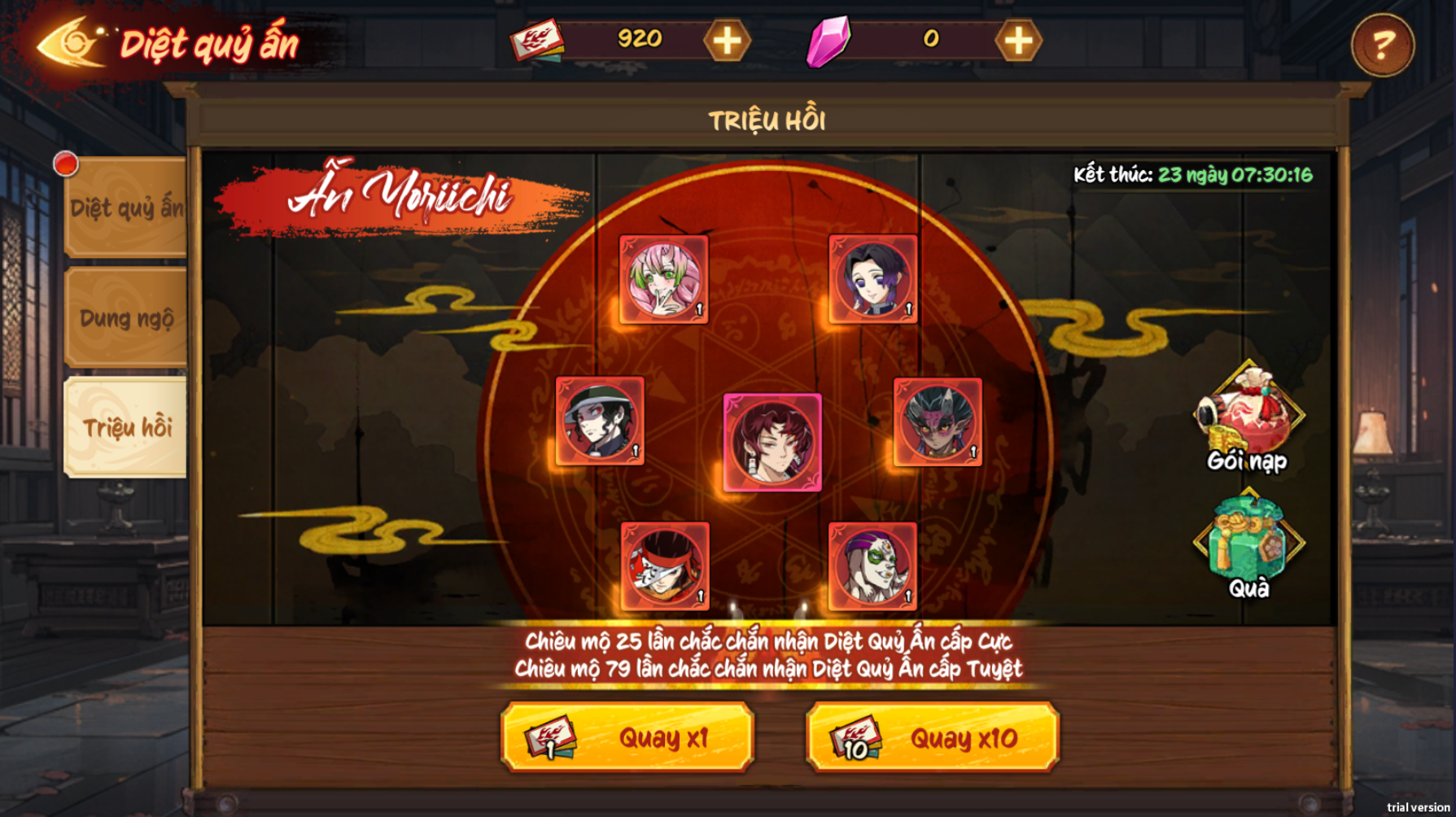View the pink-haired girl portrait
Viewport: 1456px width, 817px height.
point(663,280)
